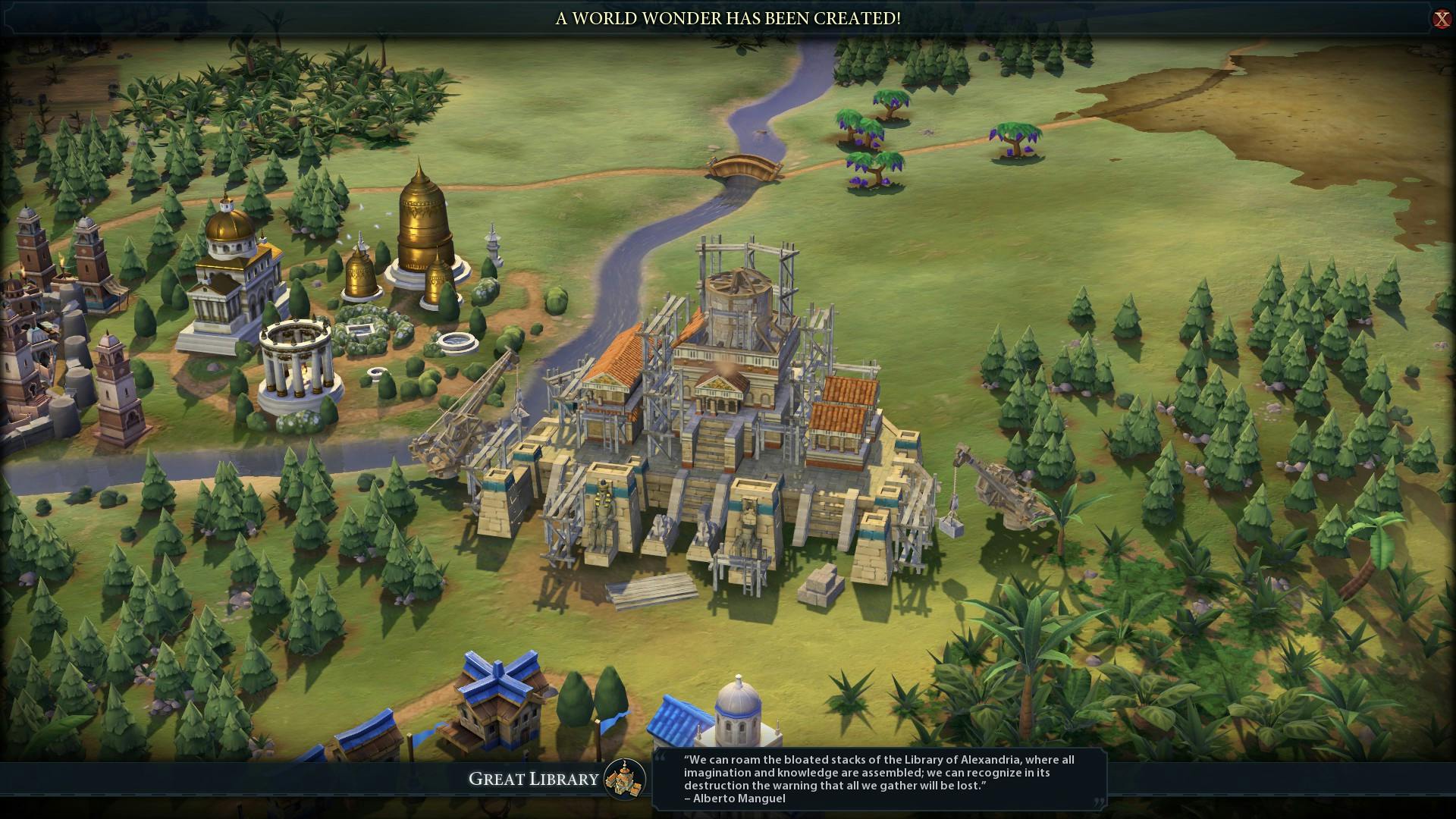Close the world wonder cinematic
Screen dimensions: 1456x819
[1441, 19]
